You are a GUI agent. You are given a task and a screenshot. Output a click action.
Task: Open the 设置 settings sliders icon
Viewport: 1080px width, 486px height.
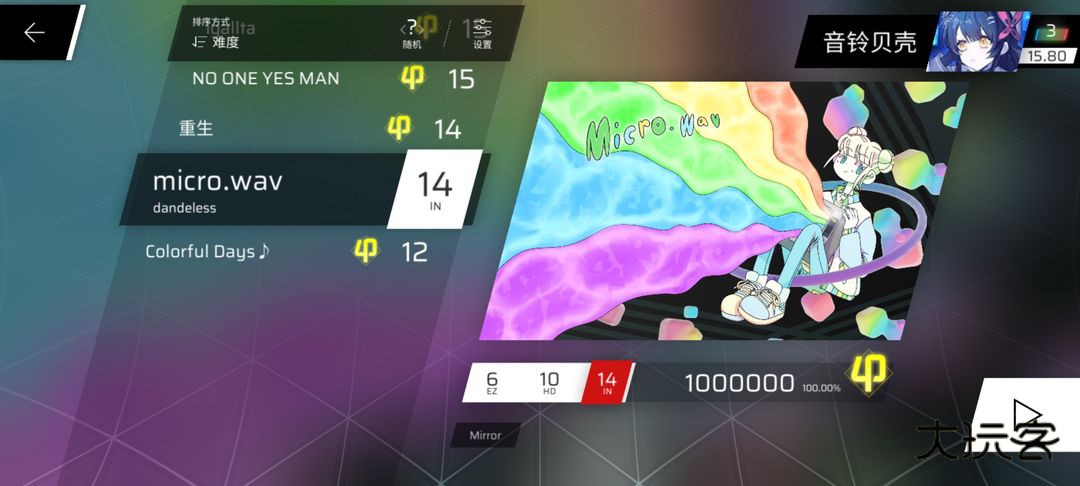(482, 34)
